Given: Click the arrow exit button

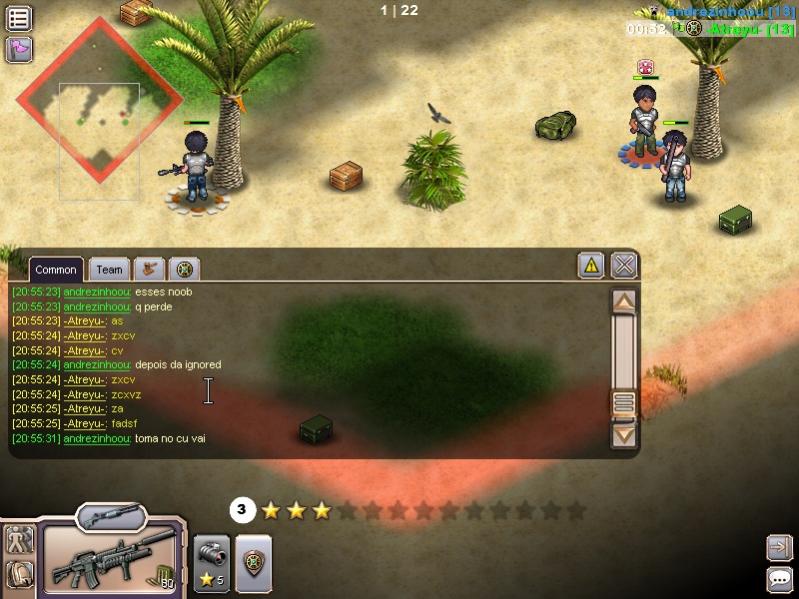Looking at the screenshot, I should [779, 548].
